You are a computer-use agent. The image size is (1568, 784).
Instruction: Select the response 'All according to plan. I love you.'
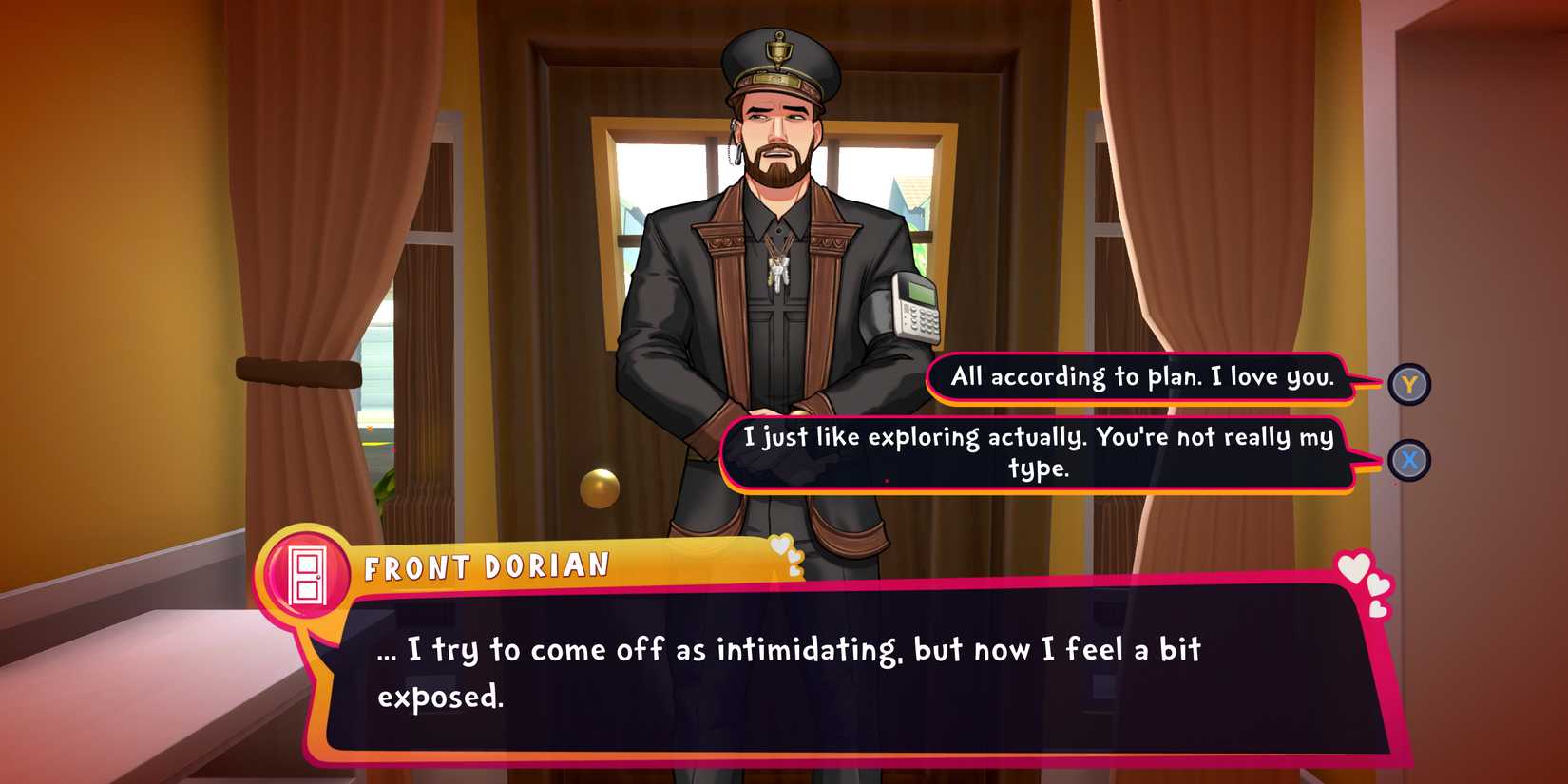(x=1140, y=376)
